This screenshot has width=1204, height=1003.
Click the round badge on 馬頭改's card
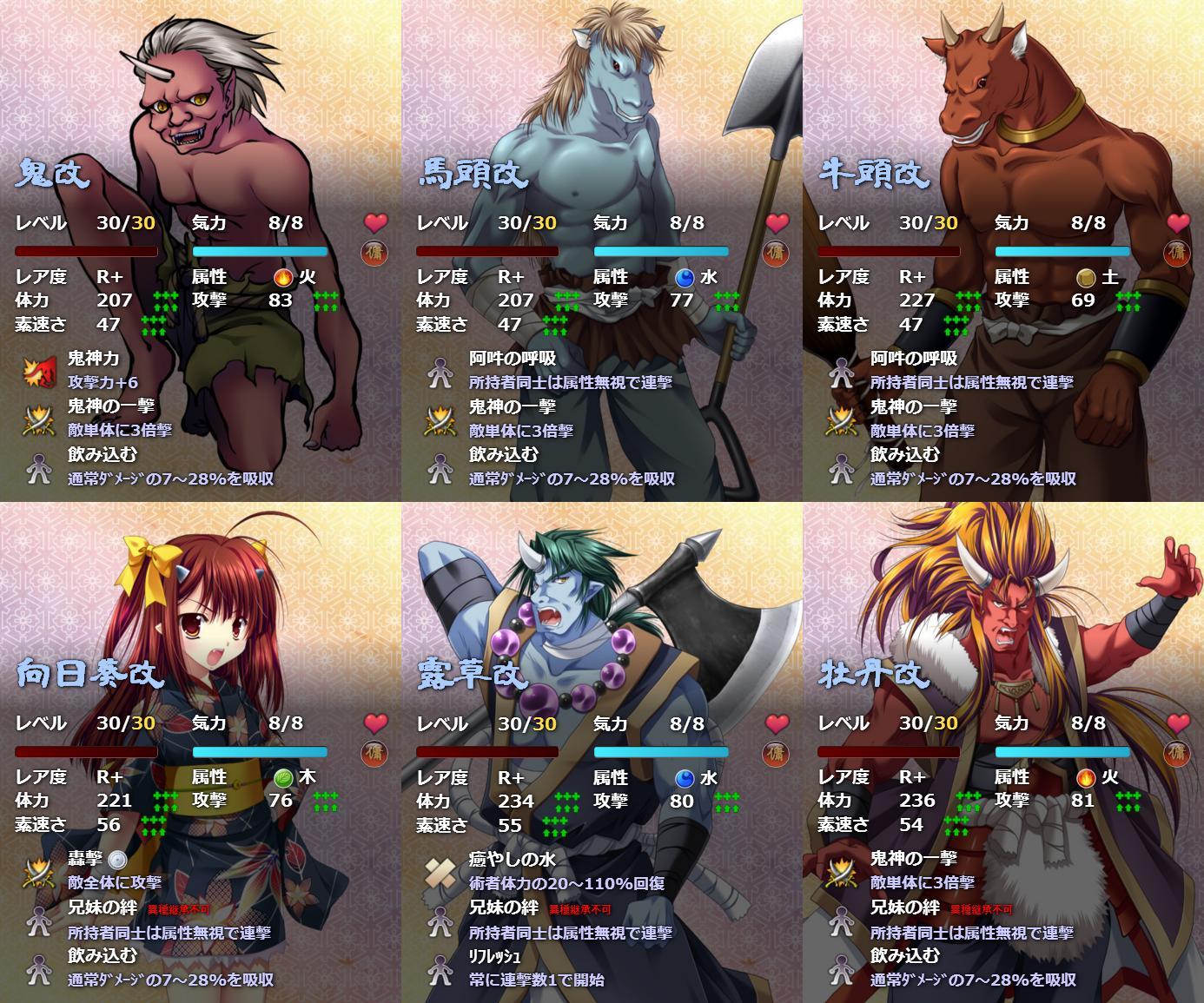[776, 252]
